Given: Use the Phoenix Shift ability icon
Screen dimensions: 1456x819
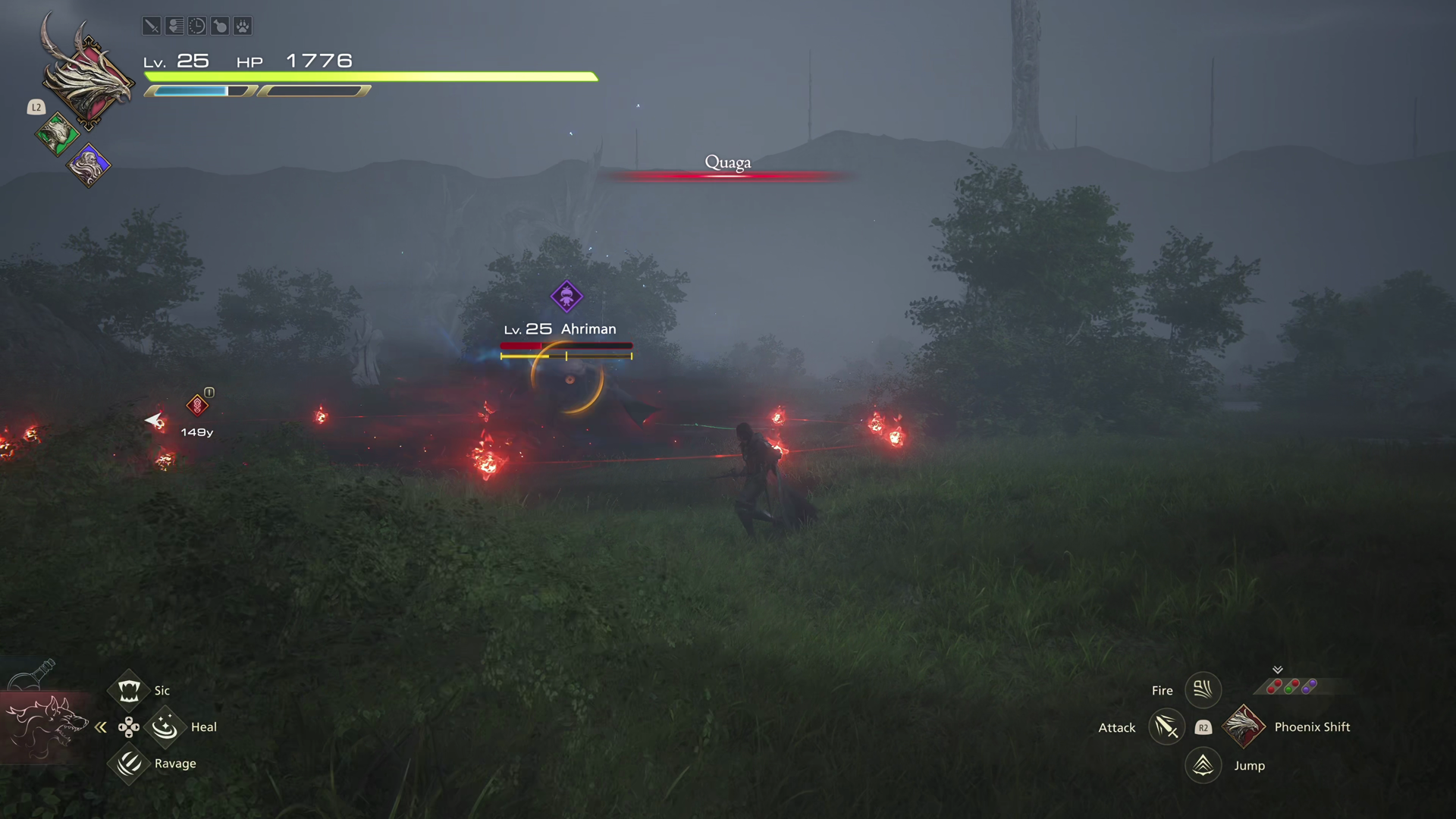Looking at the screenshot, I should [x=1244, y=726].
